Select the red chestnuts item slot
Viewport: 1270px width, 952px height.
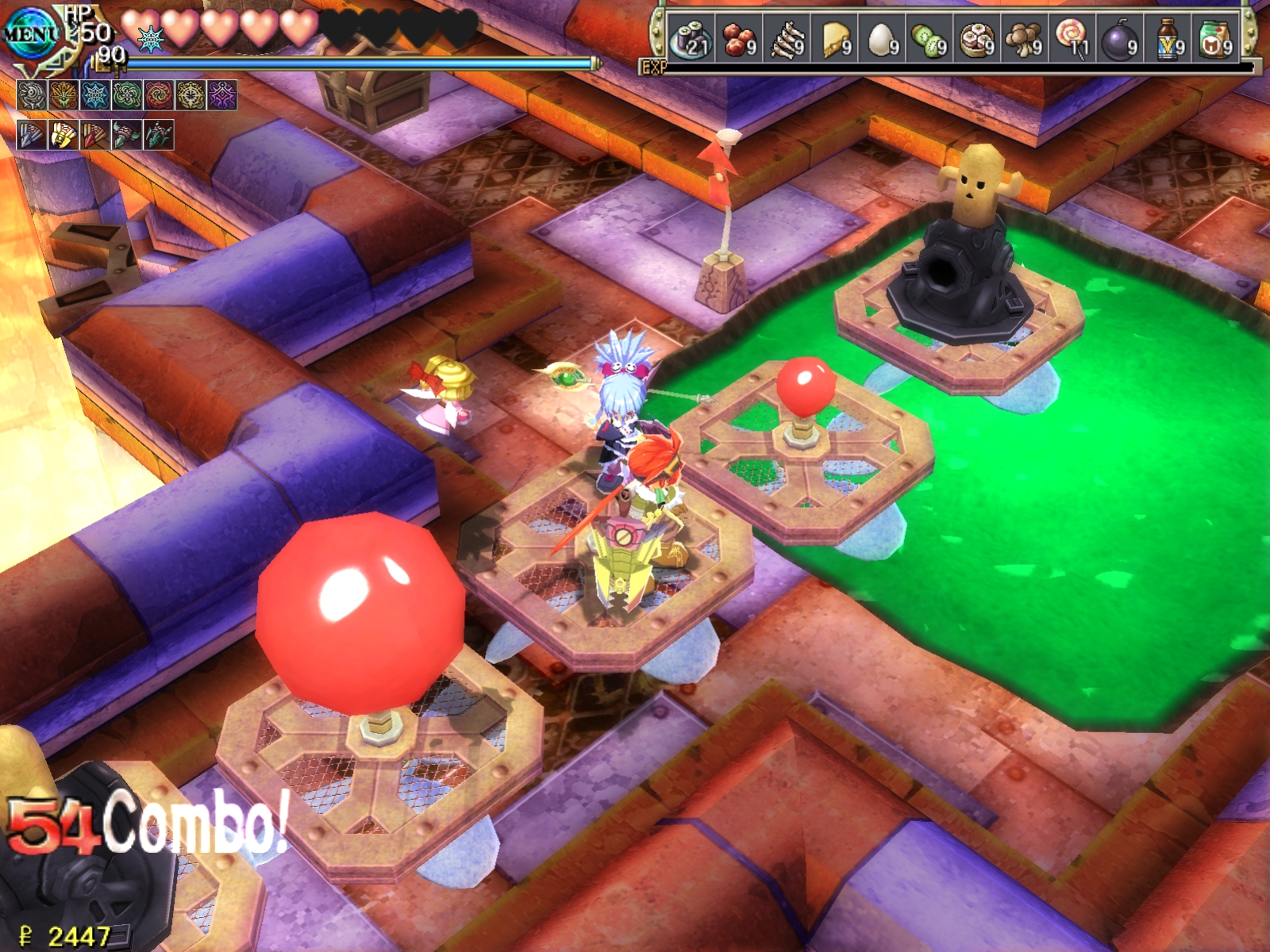(x=738, y=39)
